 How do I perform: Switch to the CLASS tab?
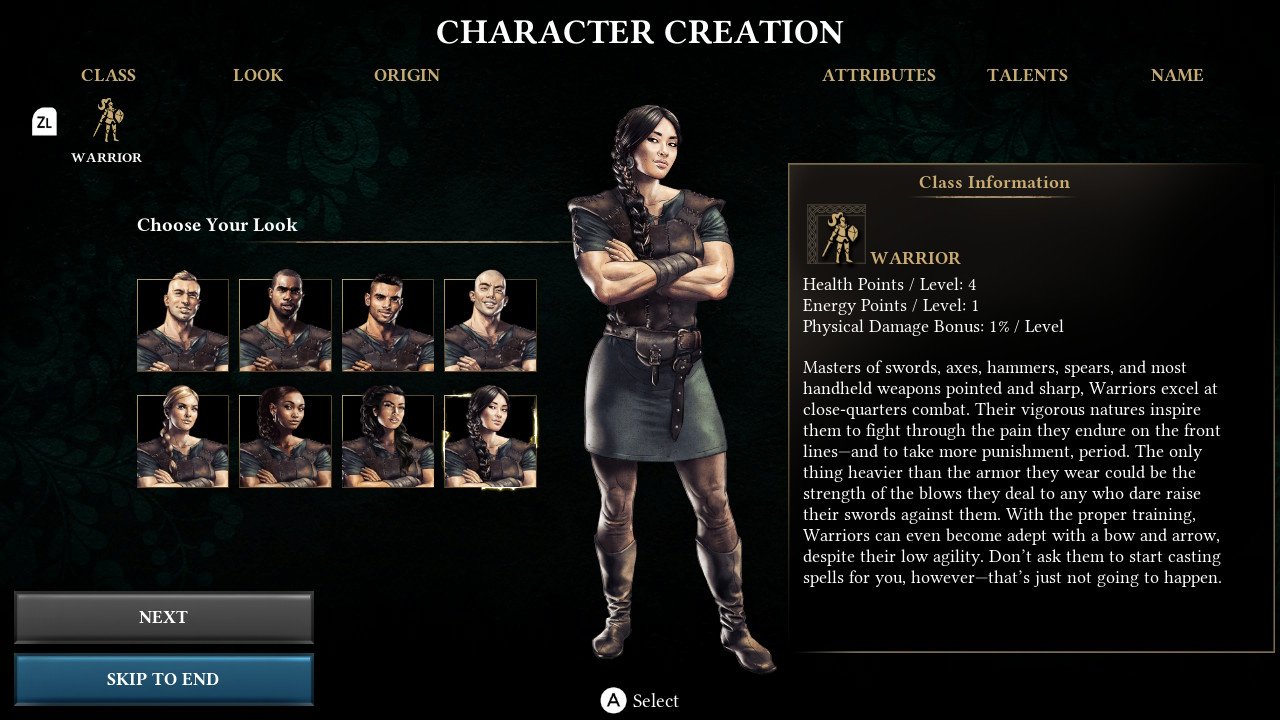(108, 75)
